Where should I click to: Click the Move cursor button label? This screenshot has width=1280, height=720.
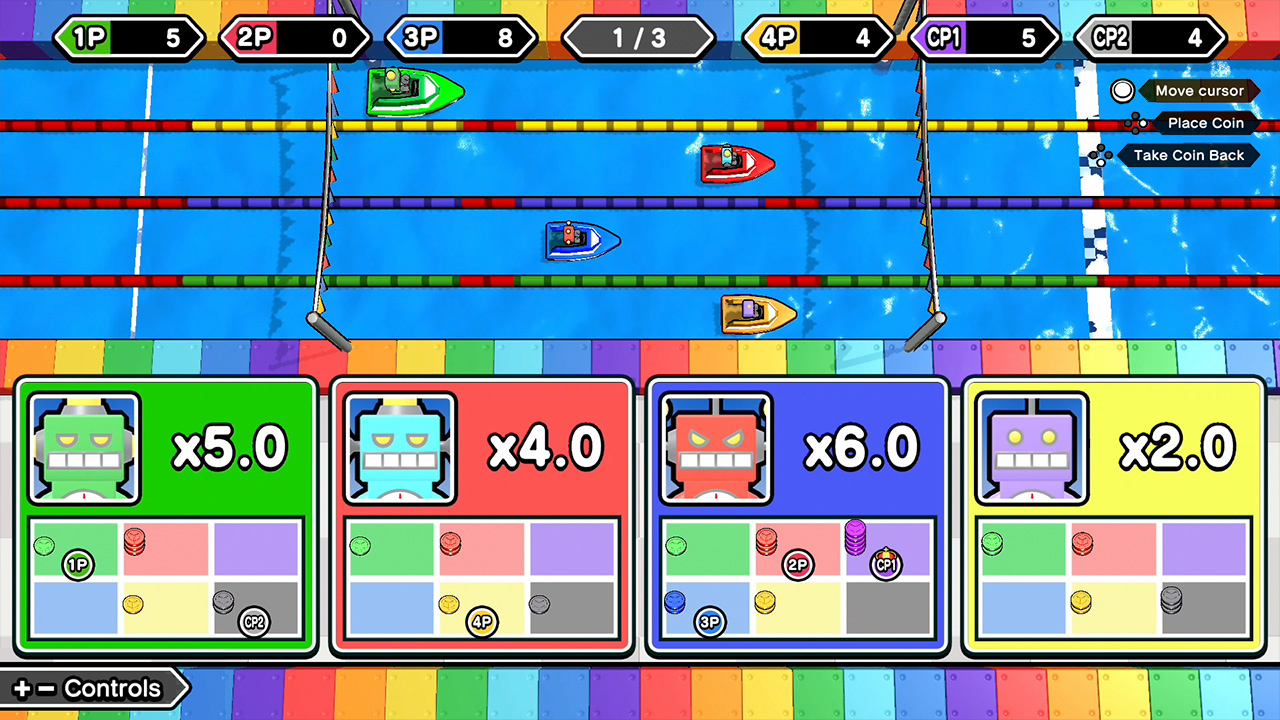pyautogui.click(x=1200, y=91)
